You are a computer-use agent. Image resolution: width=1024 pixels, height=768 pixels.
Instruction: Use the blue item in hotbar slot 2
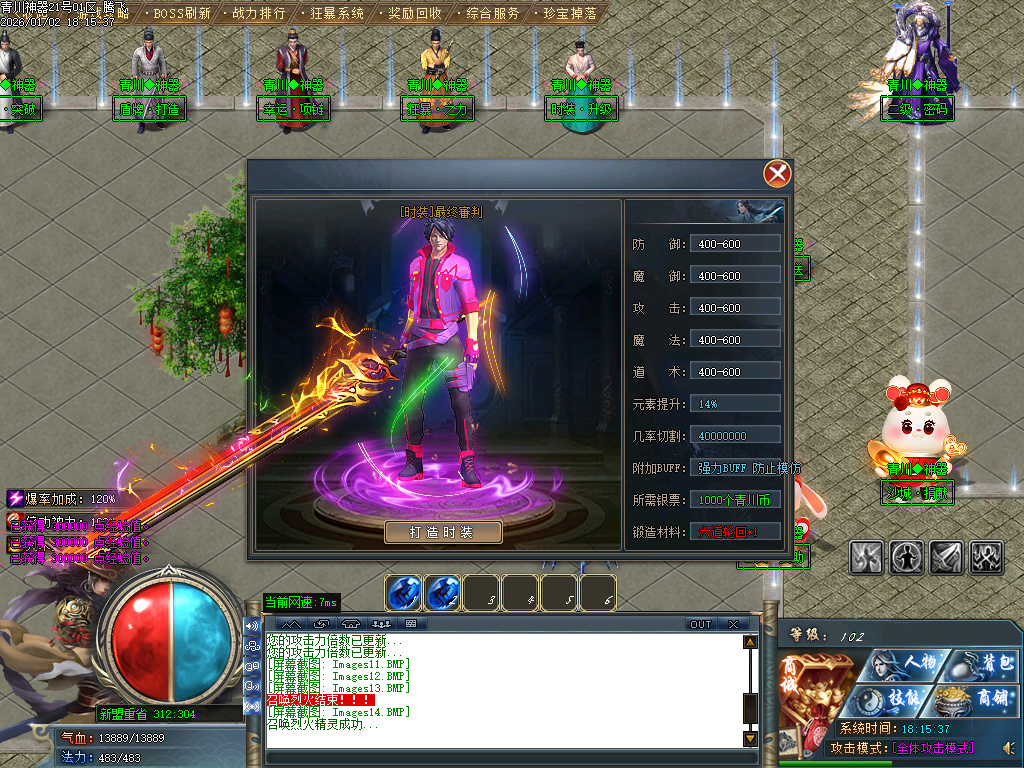442,594
